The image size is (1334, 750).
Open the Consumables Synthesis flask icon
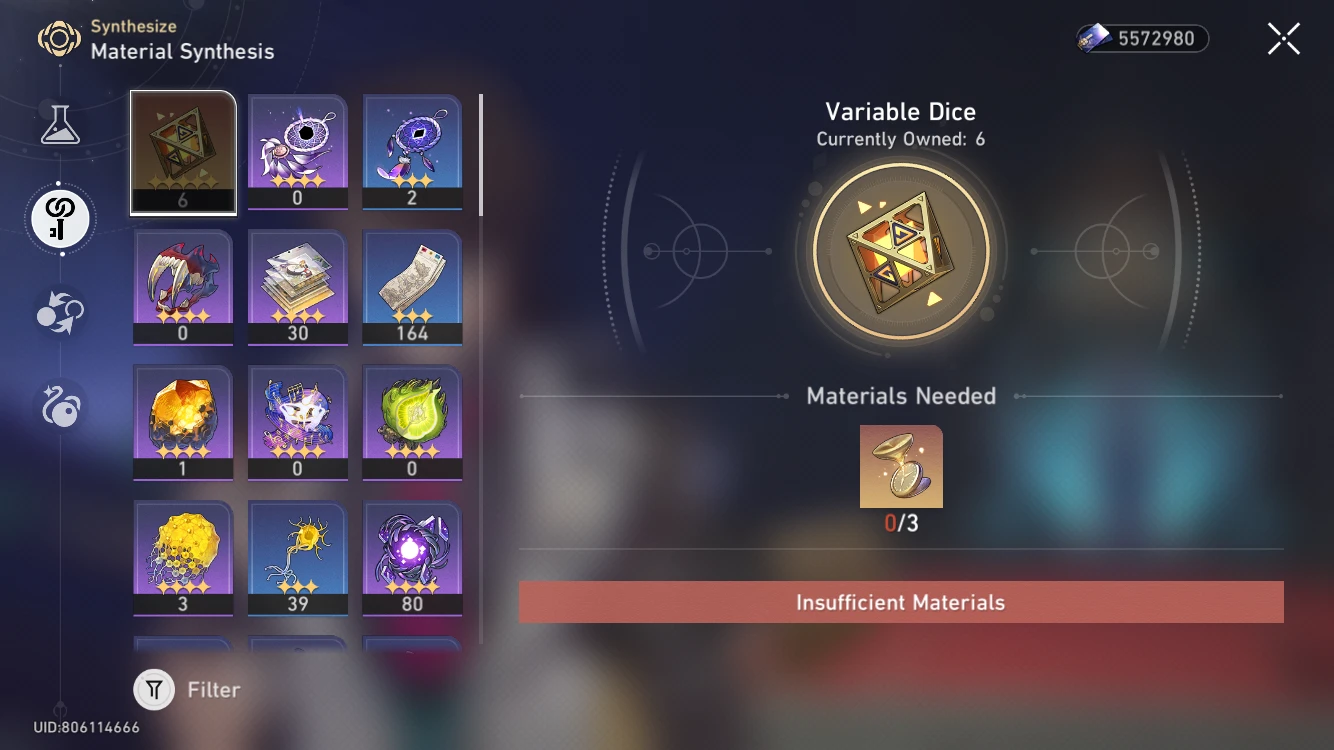tap(60, 125)
